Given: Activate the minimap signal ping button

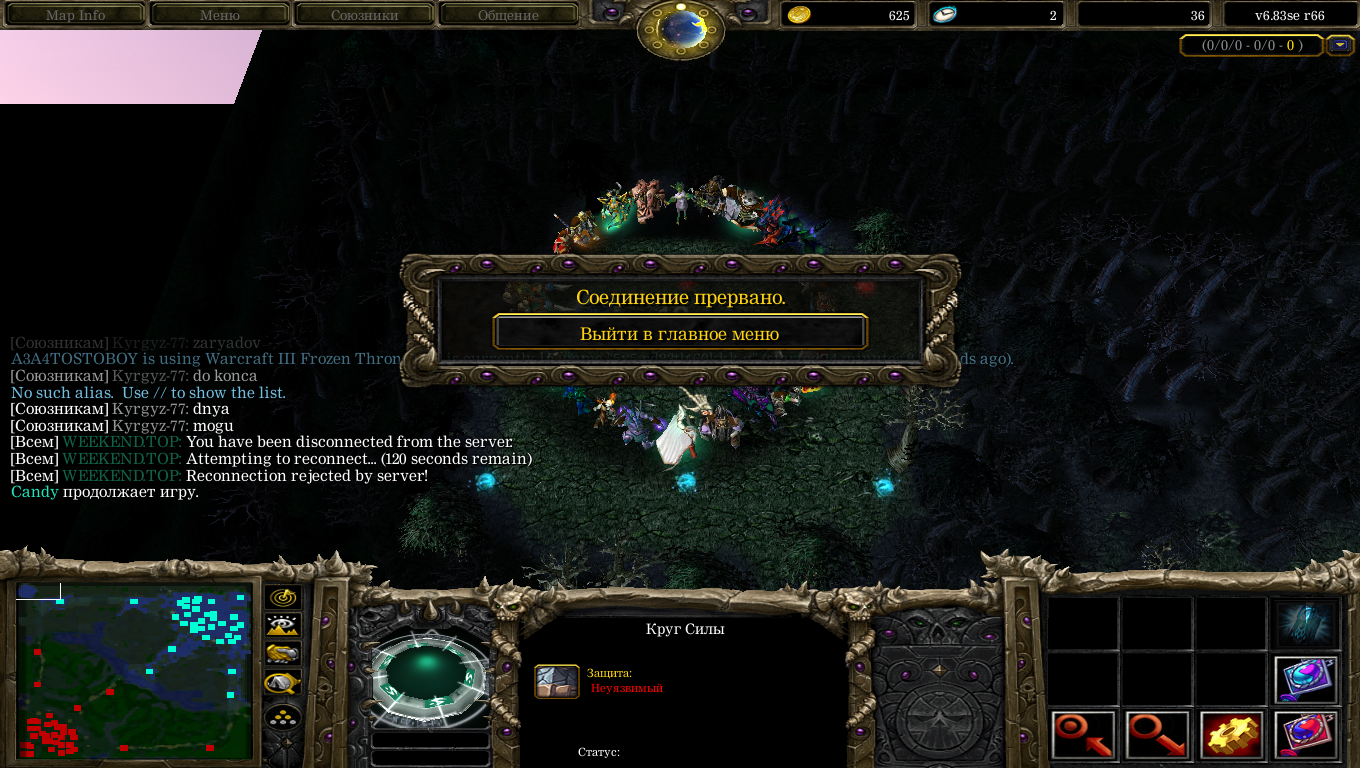Looking at the screenshot, I should [x=284, y=598].
